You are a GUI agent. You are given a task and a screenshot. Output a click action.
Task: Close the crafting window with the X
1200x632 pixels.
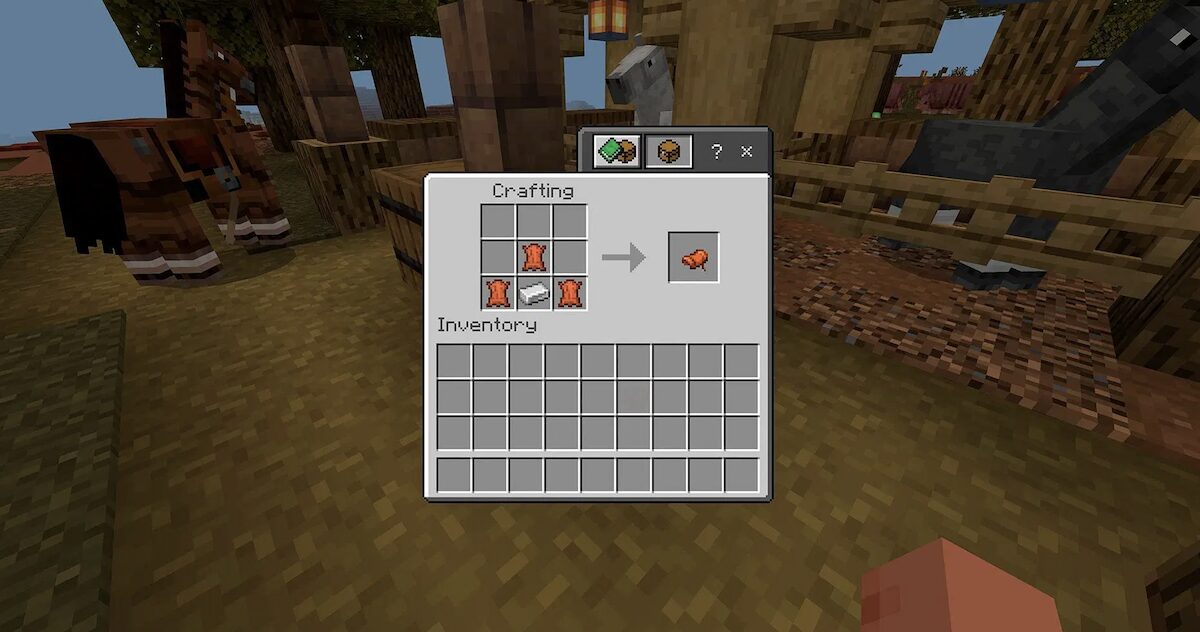click(746, 152)
